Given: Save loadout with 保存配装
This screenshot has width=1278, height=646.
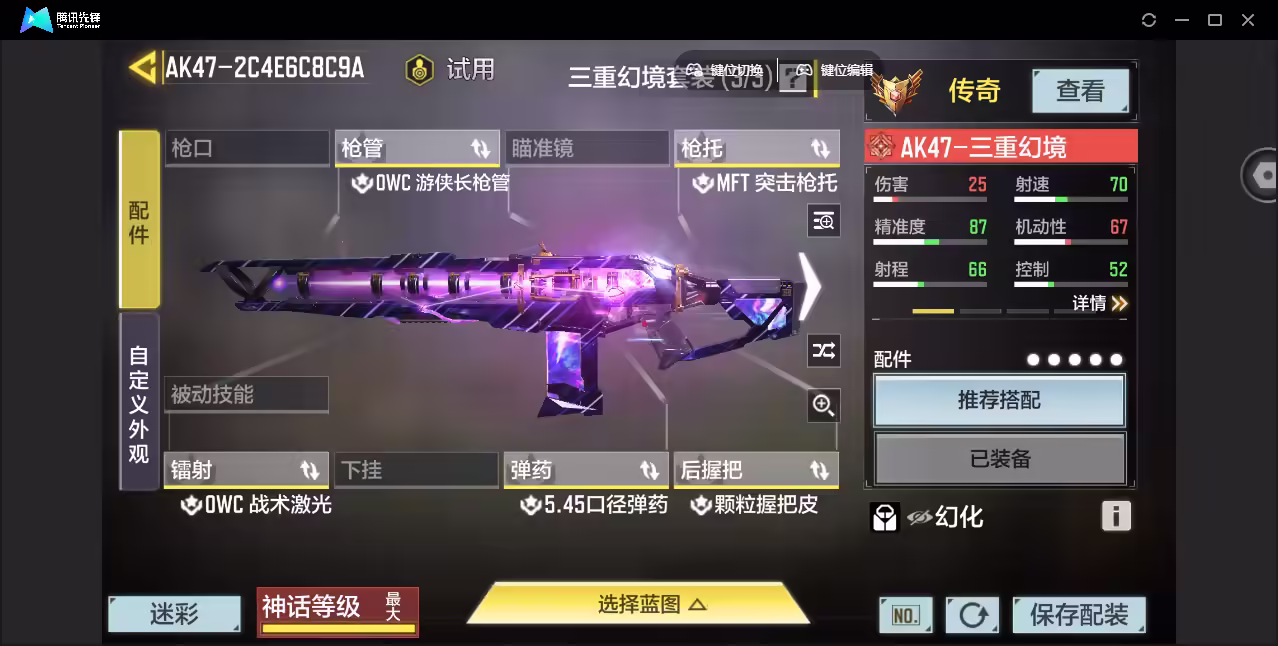Looking at the screenshot, I should 1078,614.
